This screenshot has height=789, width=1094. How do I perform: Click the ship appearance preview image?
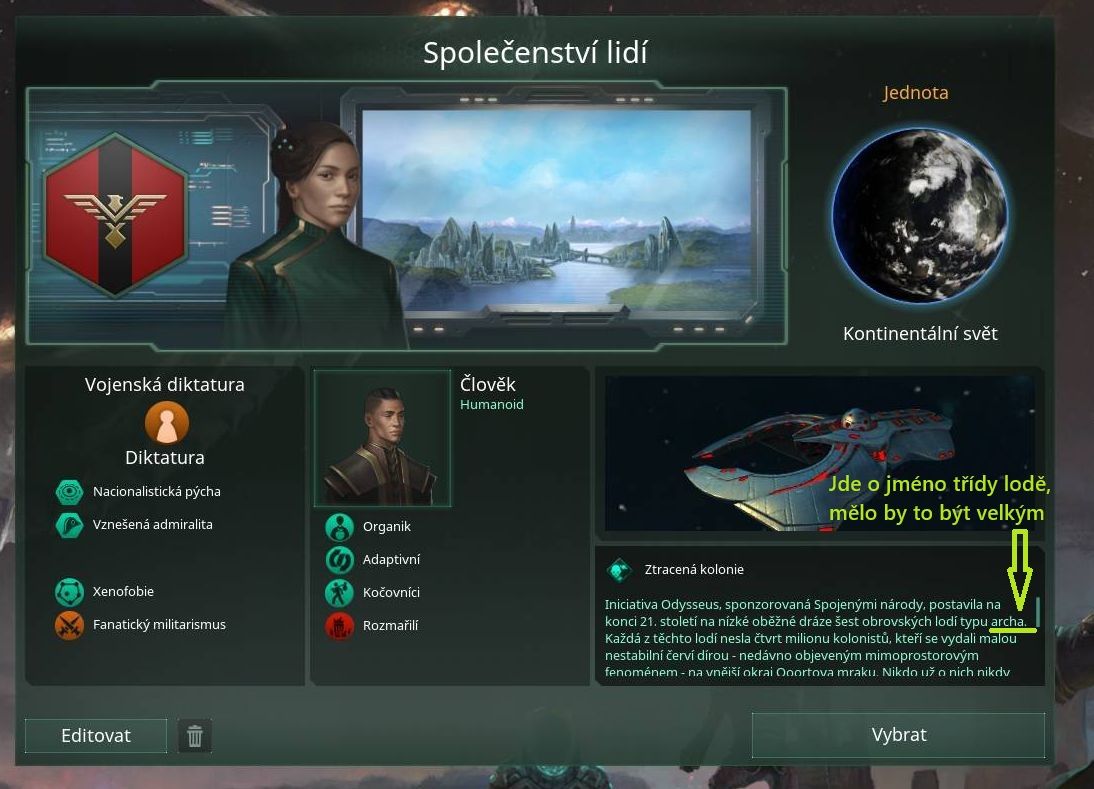[819, 453]
